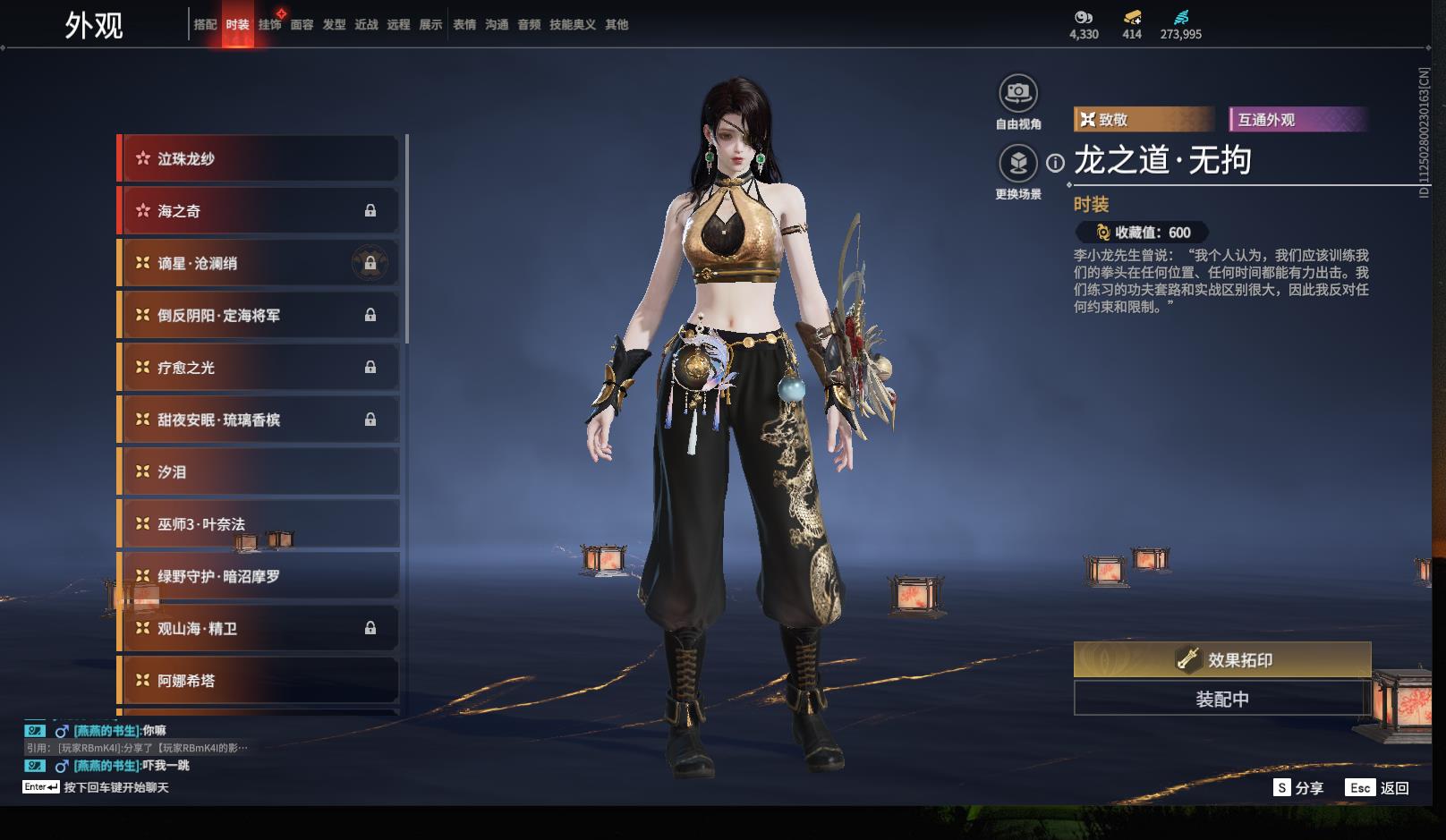
Task: Show outfit info via the info icon
Action: (1056, 163)
